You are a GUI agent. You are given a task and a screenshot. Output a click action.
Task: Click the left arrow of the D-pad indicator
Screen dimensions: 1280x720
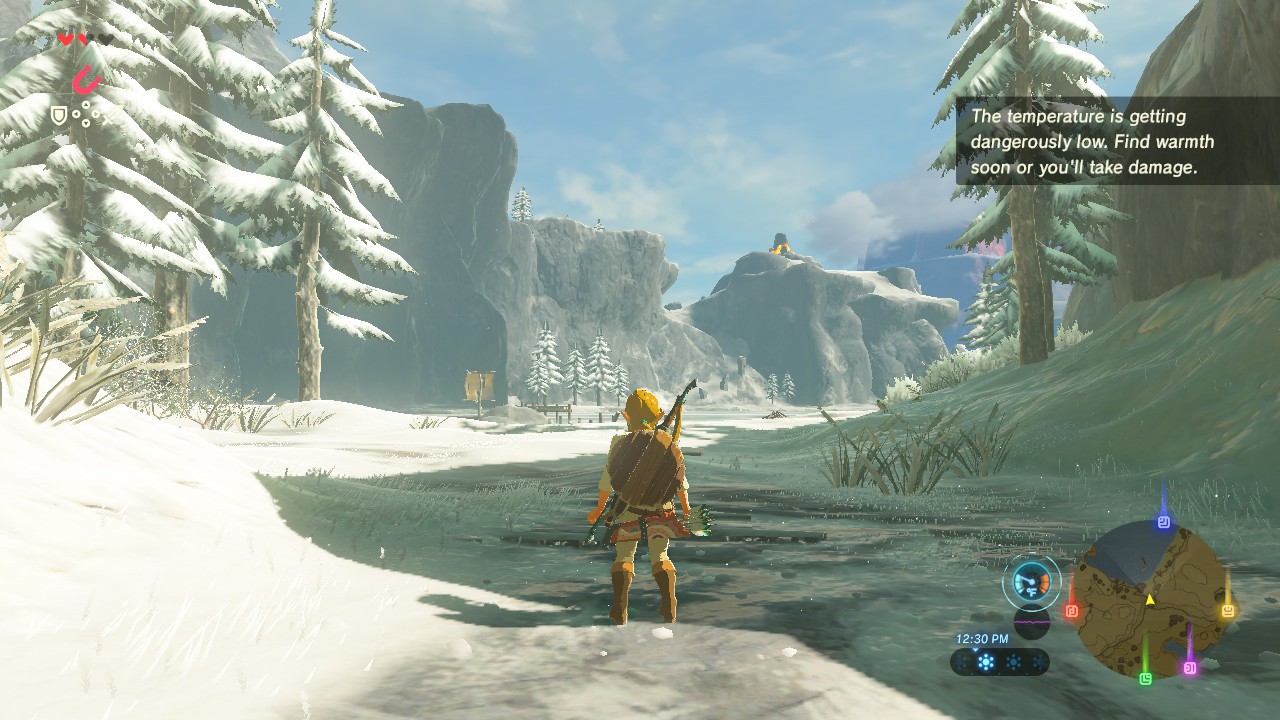[x=75, y=113]
